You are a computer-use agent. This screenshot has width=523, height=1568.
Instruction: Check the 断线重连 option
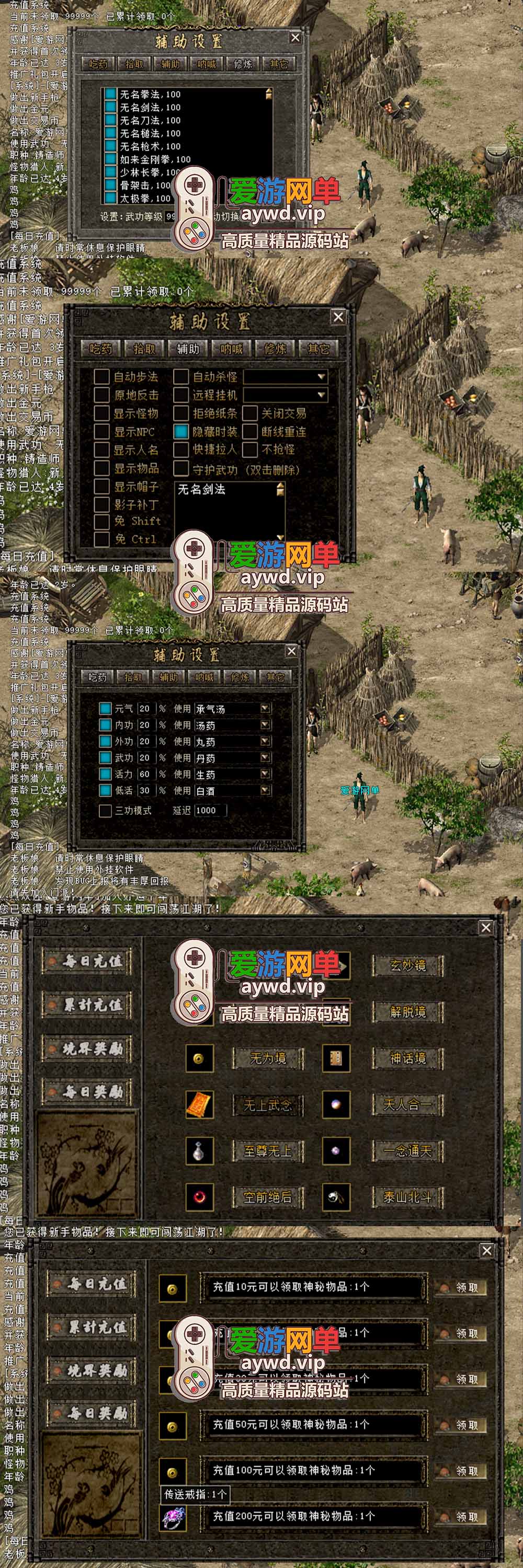[250, 432]
